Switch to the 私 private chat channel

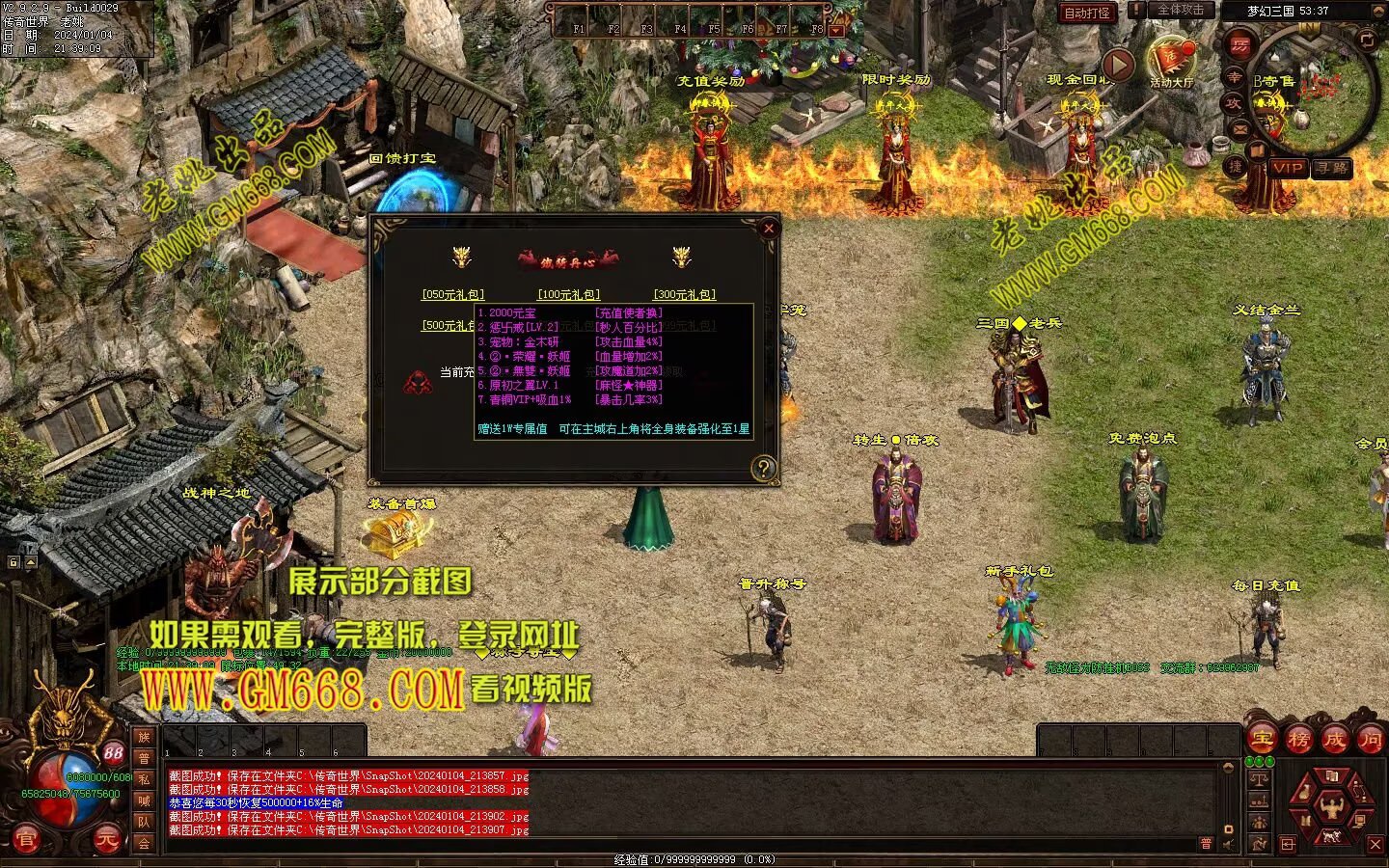[144, 779]
